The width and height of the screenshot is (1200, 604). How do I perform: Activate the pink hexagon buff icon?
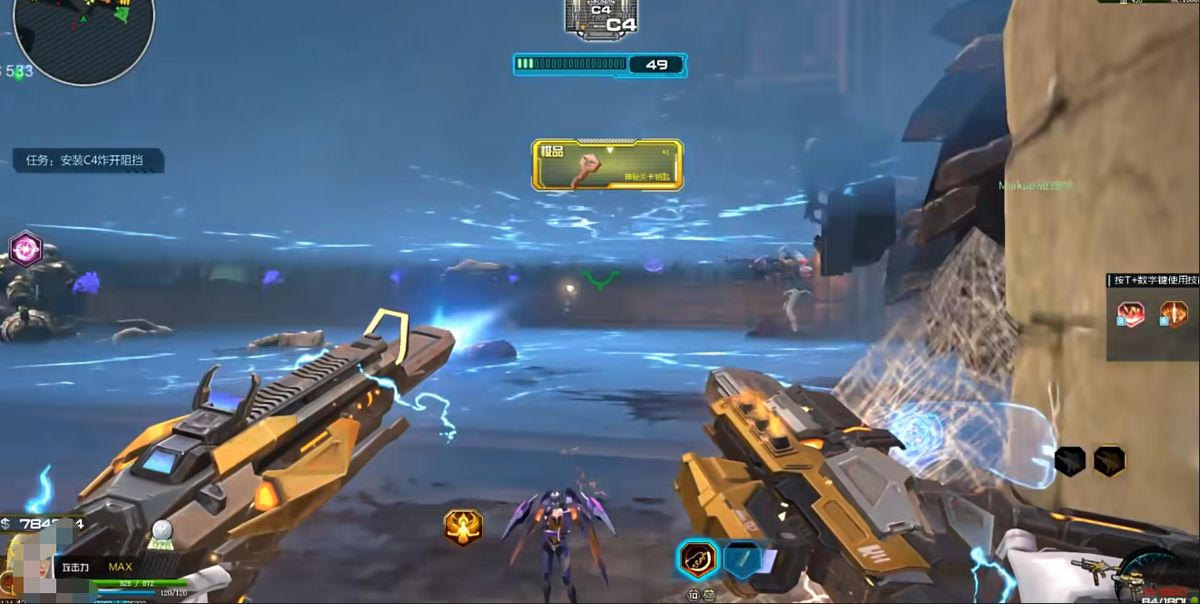point(25,248)
